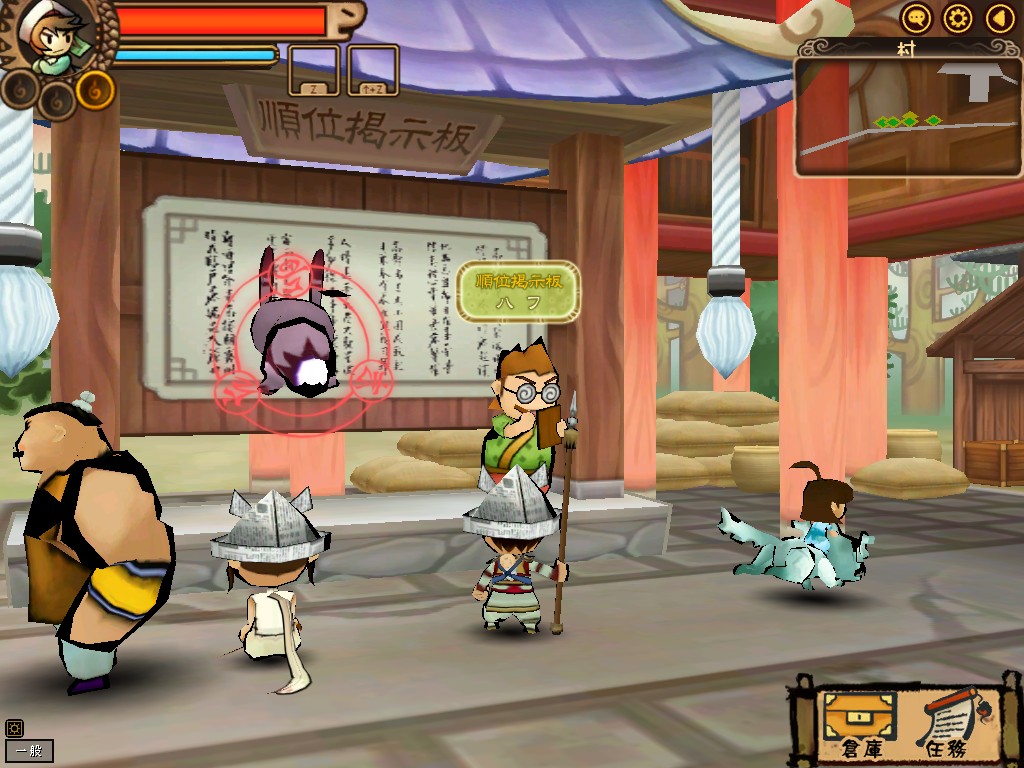Open the gear settings menu

958,18
